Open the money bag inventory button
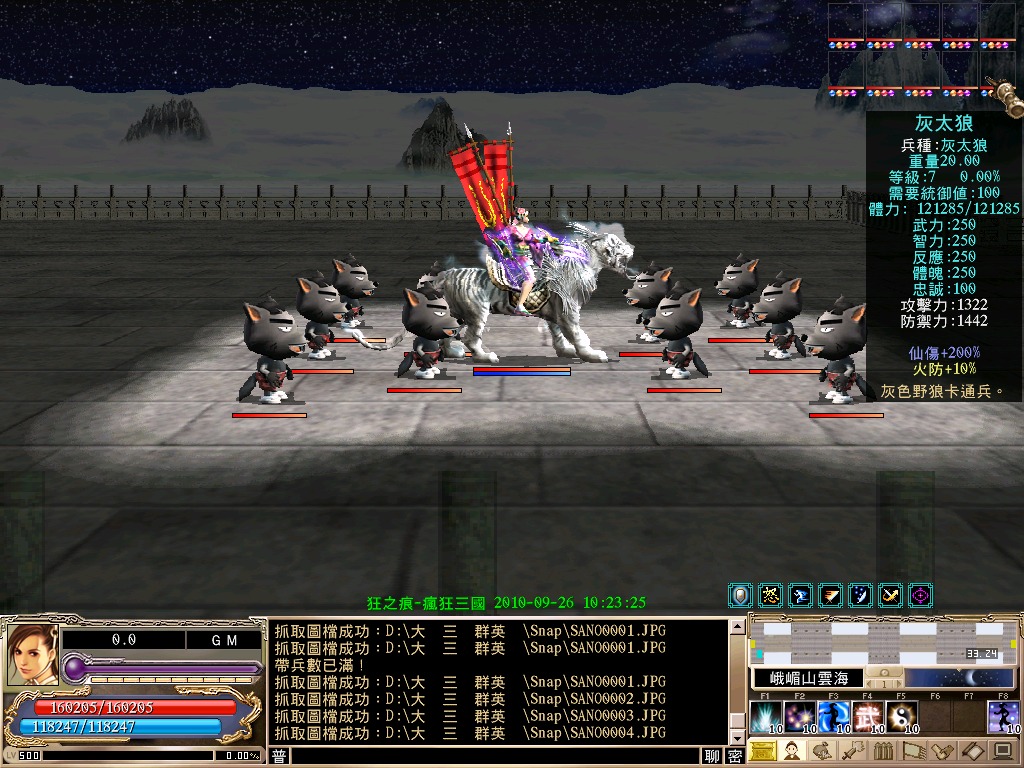 [x=822, y=751]
